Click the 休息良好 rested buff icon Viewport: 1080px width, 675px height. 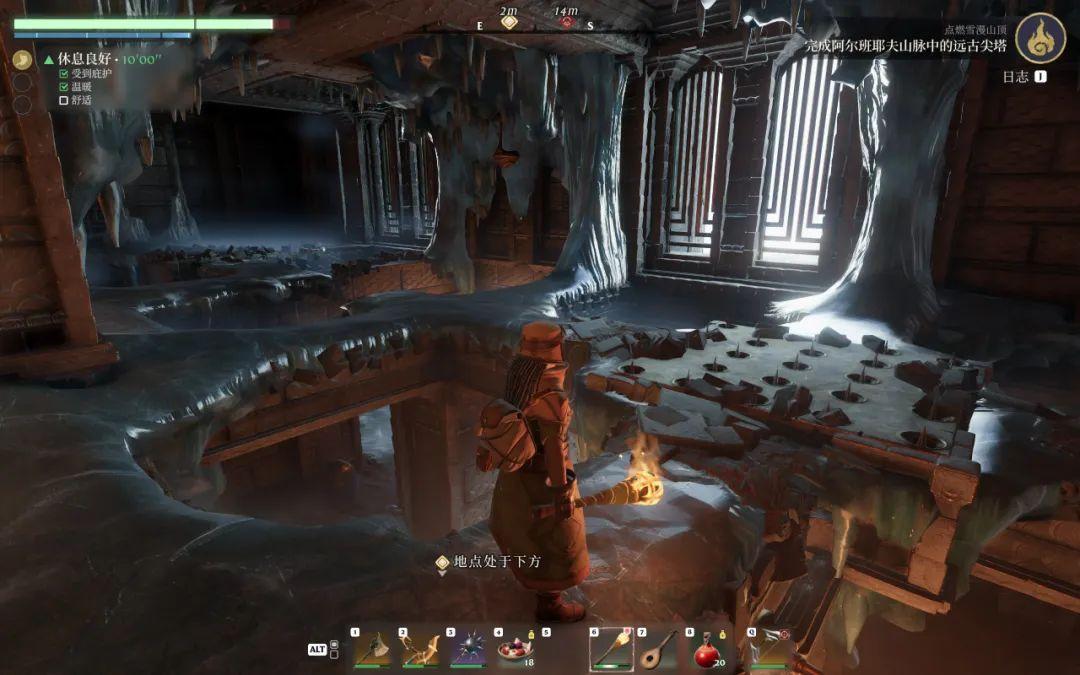pos(22,59)
